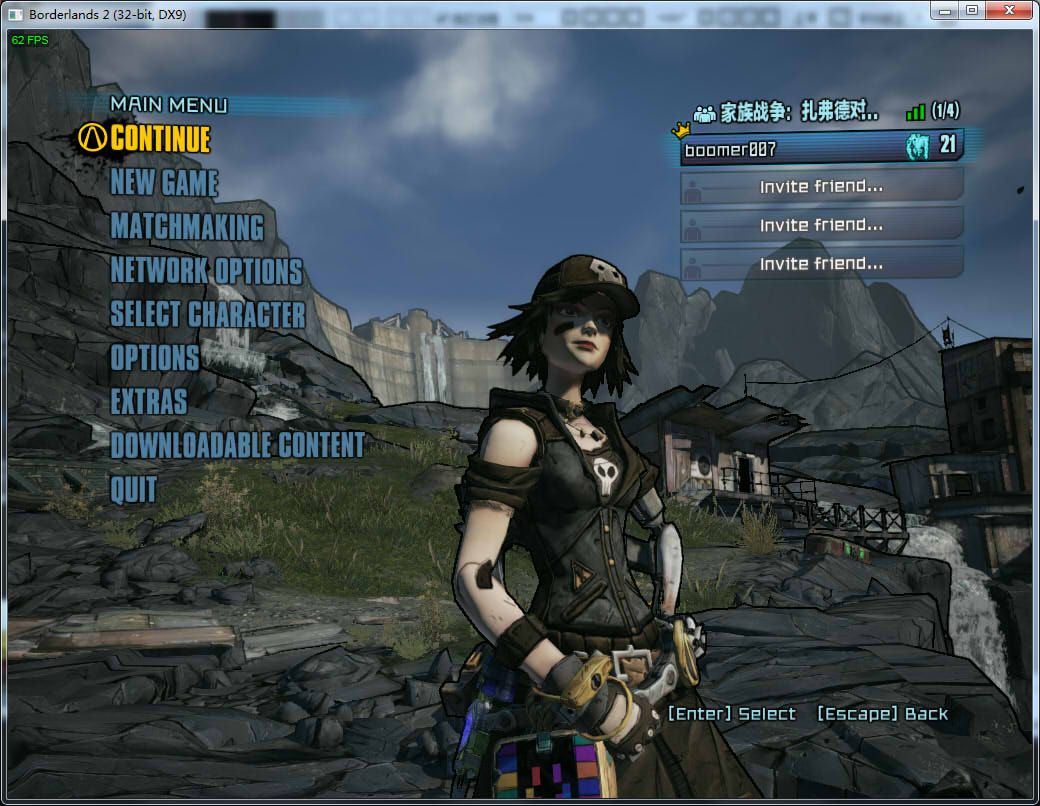Open the Extras menu
Screen dimensions: 1040x806
tap(149, 402)
